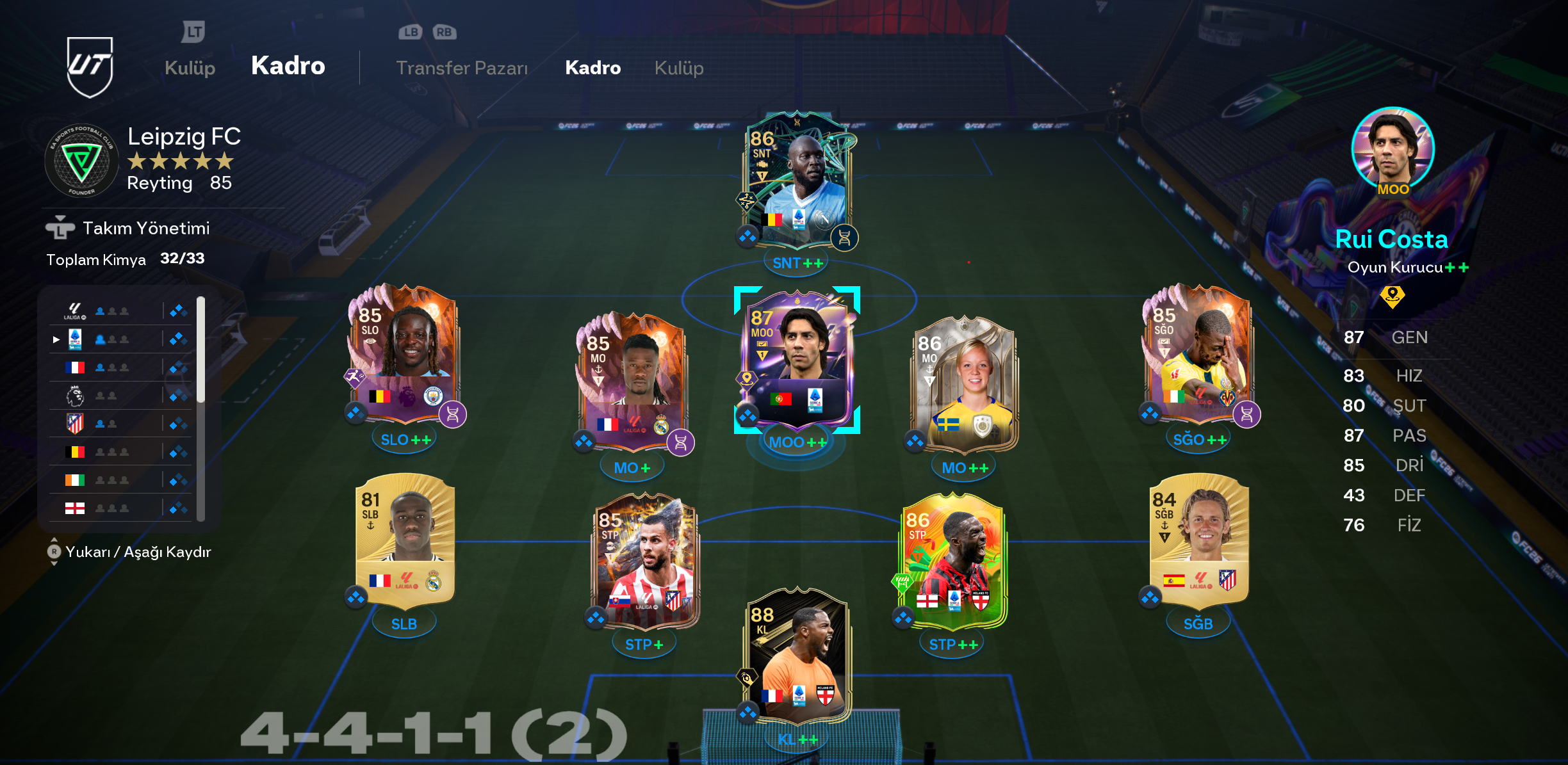Select the 86 STP Milan defender card
Screen dimensions: 1568x765
click(x=953, y=560)
